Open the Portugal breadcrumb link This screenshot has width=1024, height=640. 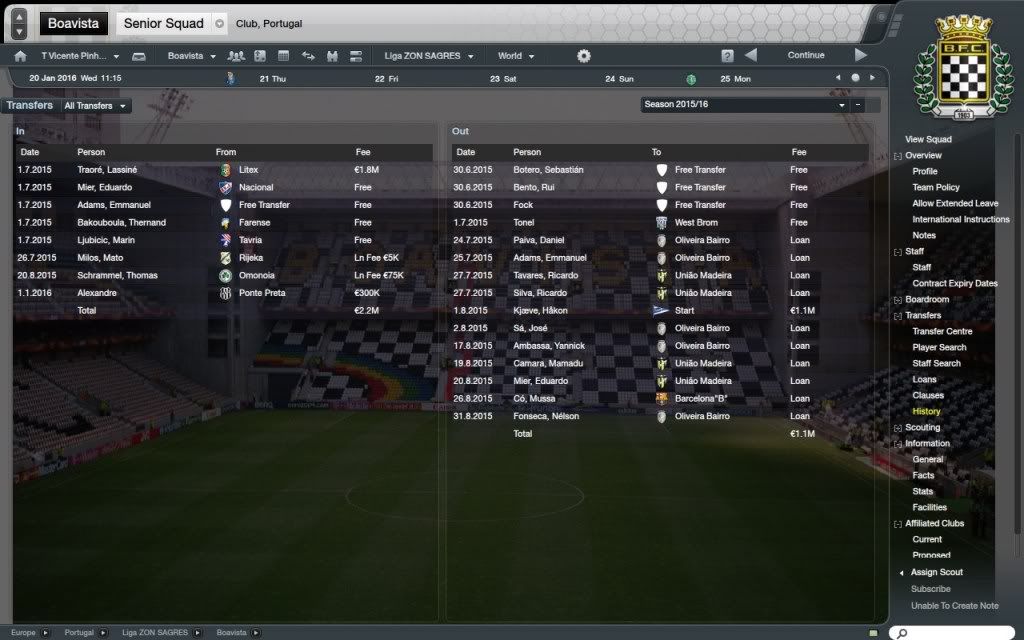pos(79,633)
